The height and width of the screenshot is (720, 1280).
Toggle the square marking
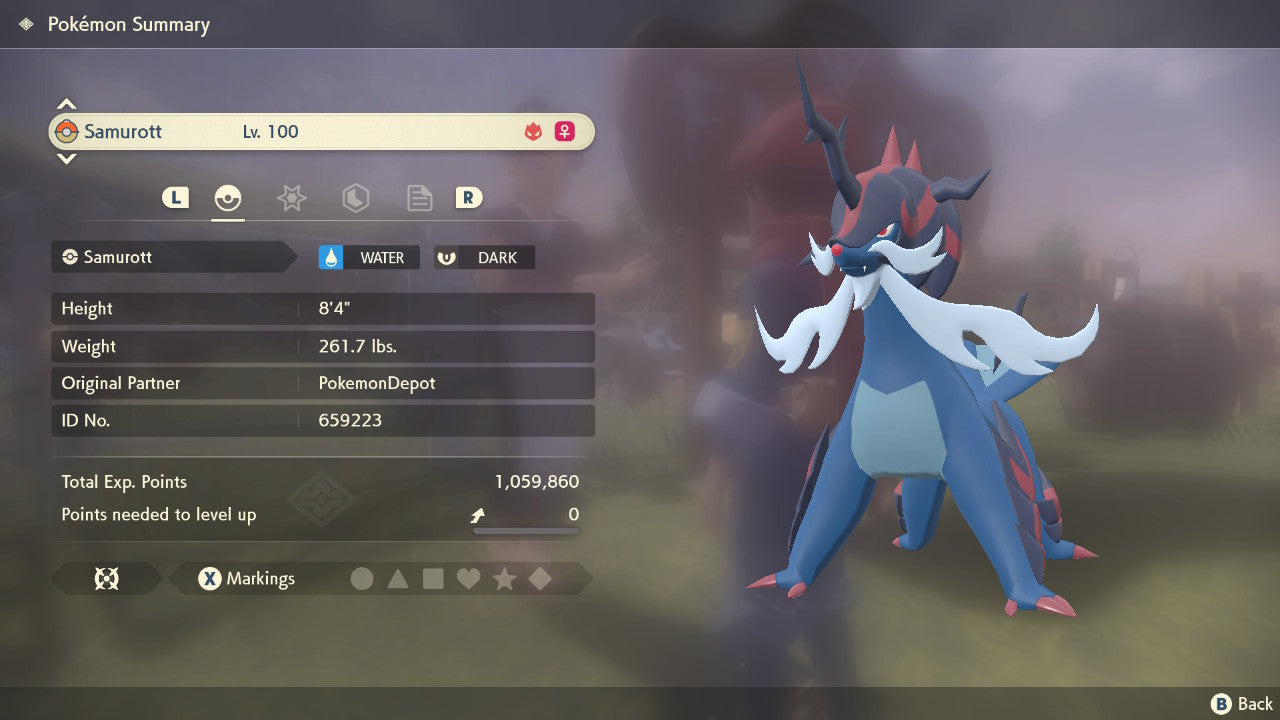[433, 579]
